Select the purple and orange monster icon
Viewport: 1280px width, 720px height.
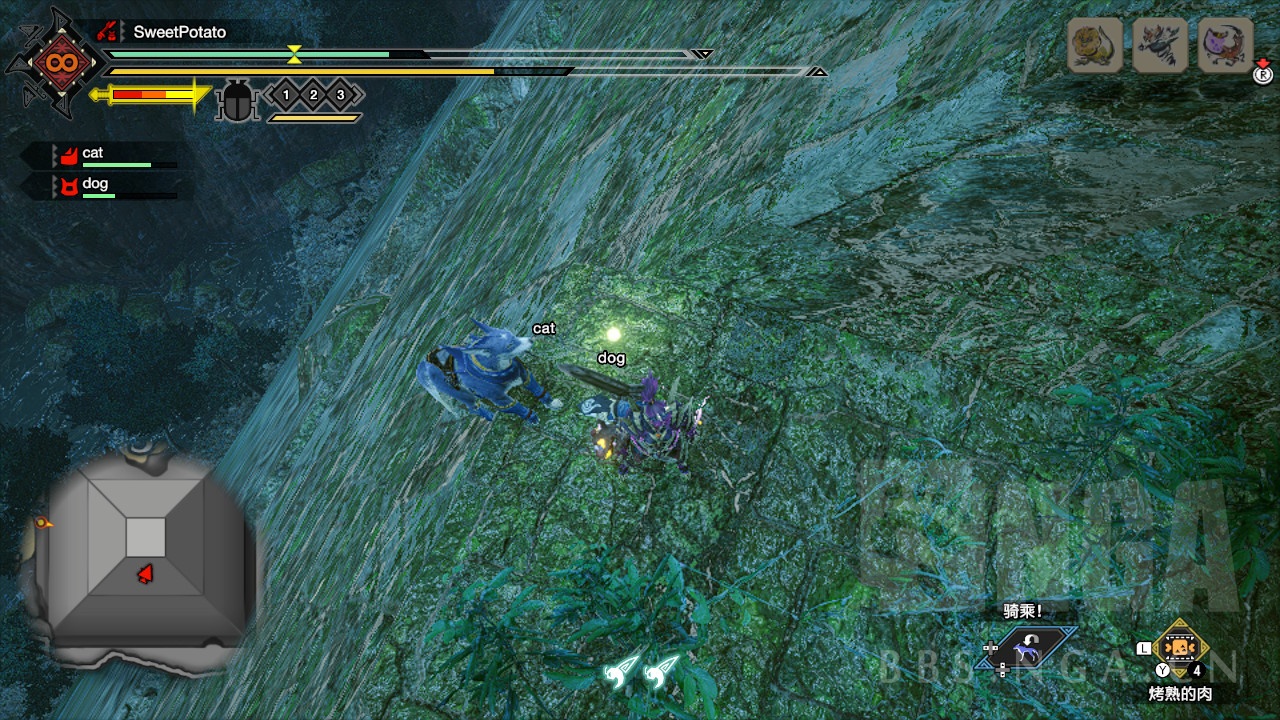tap(1225, 45)
